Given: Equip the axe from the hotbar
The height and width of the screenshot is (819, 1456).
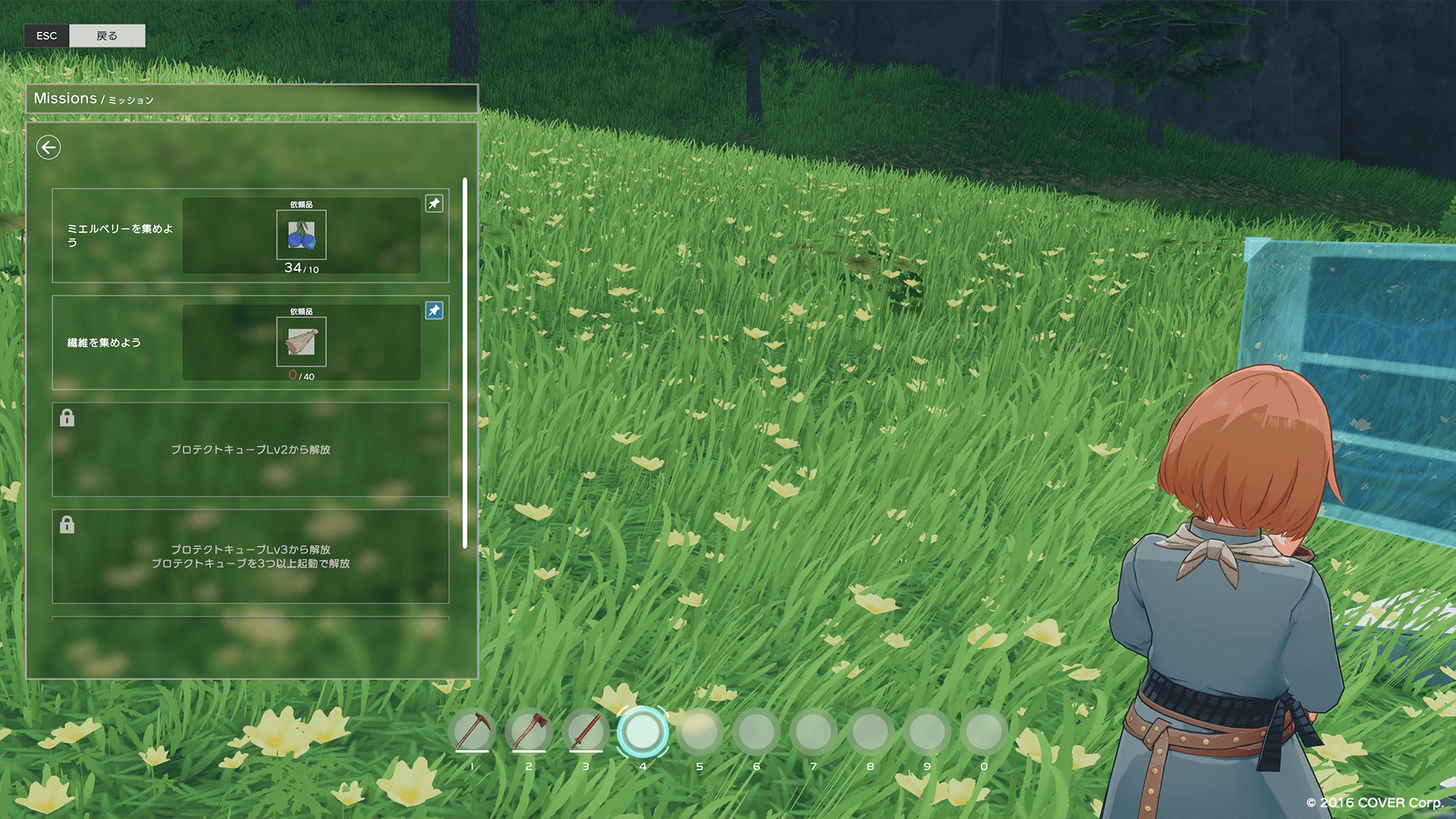Looking at the screenshot, I should (x=529, y=732).
